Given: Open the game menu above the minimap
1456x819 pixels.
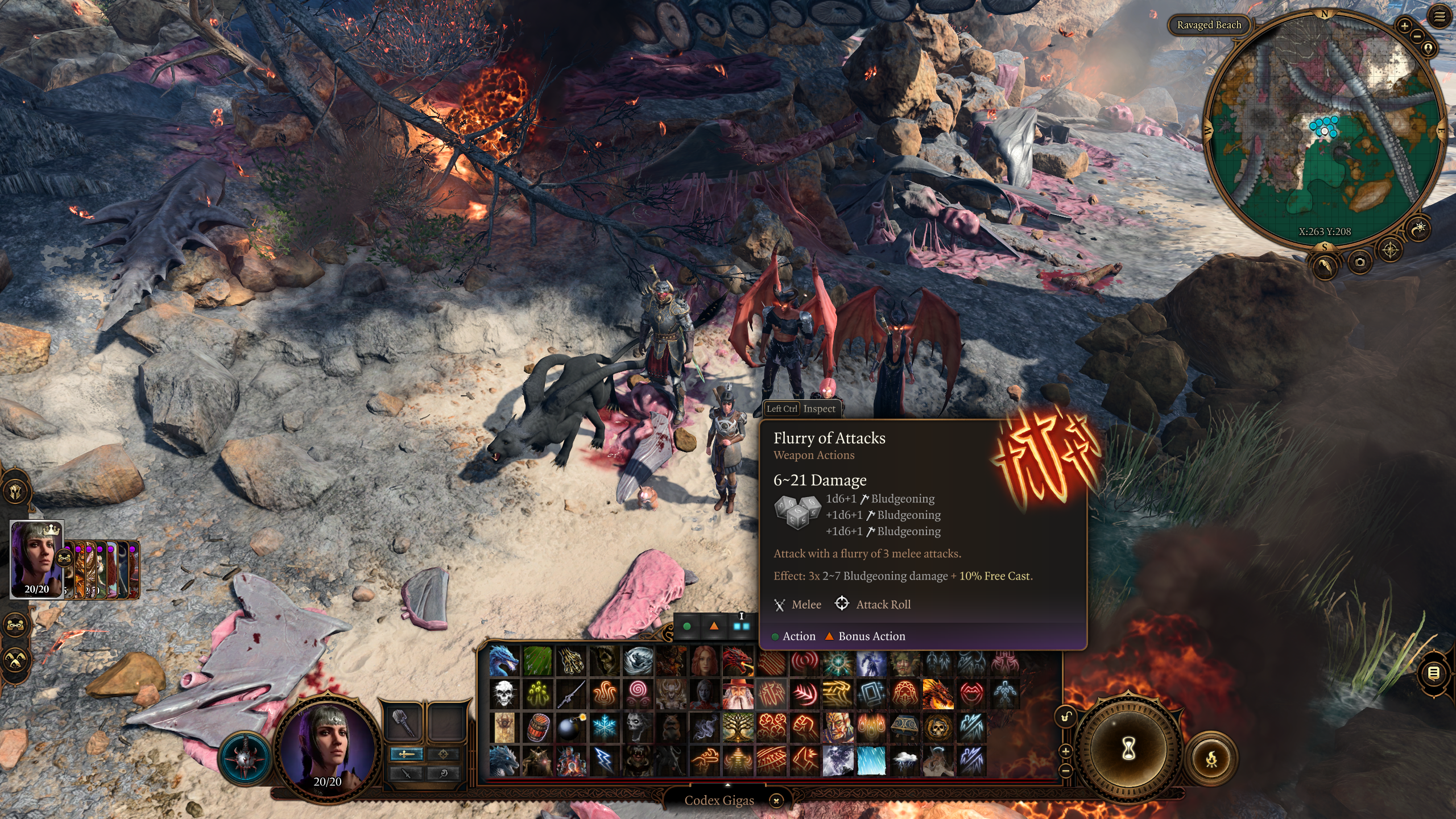Looking at the screenshot, I should [1440, 17].
